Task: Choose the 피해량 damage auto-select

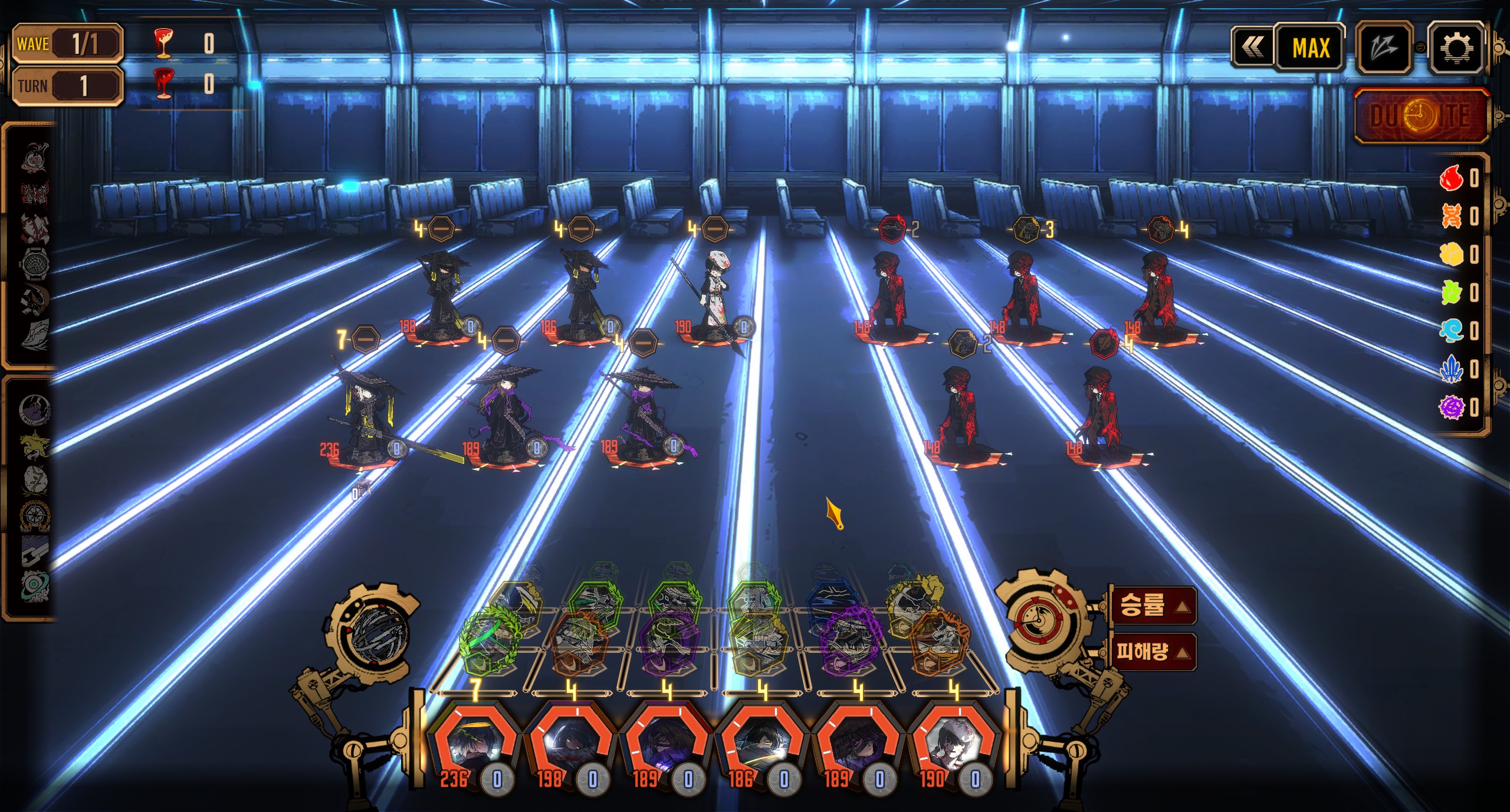Action: click(x=1153, y=652)
